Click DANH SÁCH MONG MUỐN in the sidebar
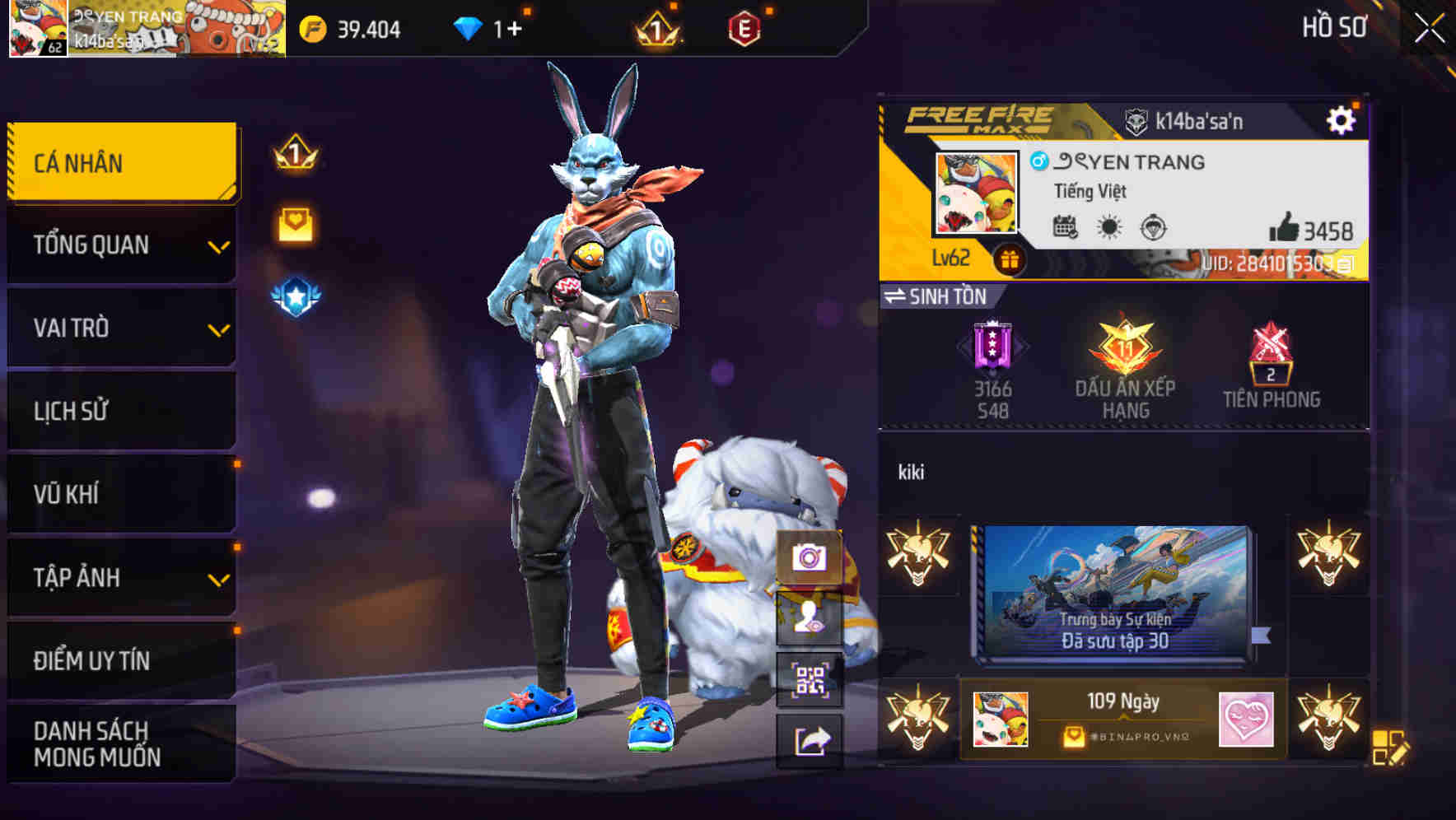 click(120, 743)
